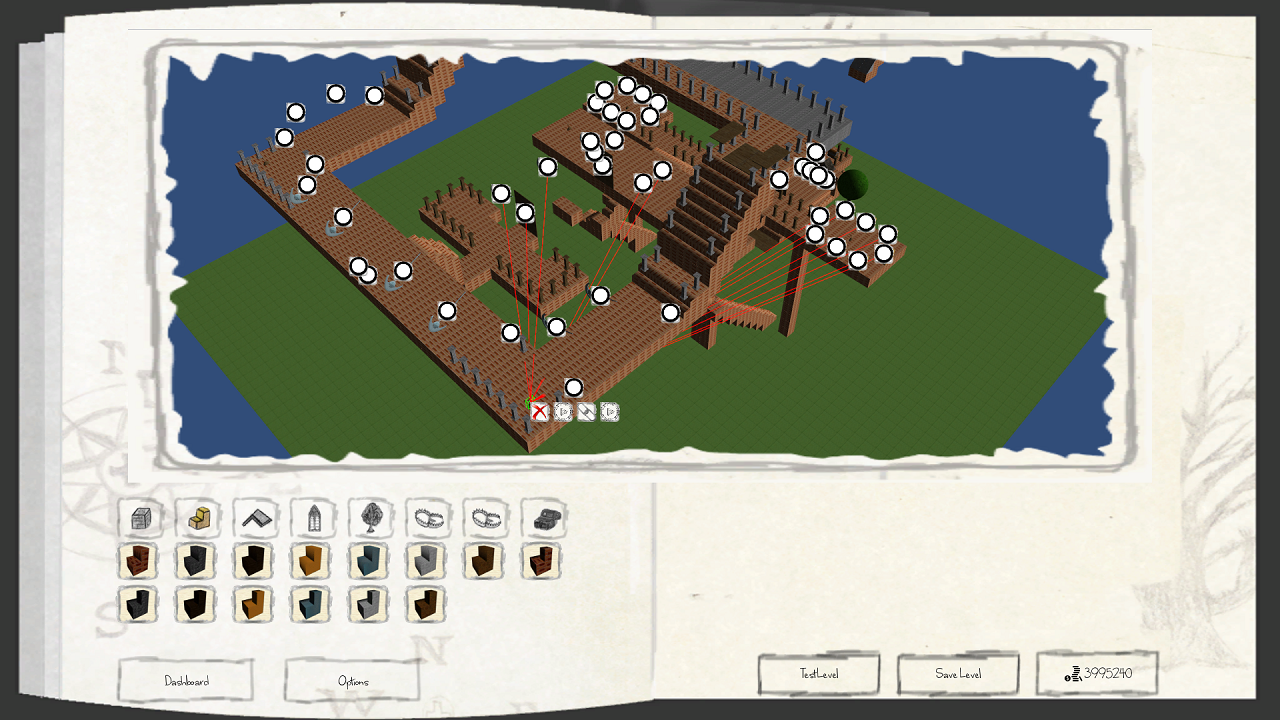Save Level with the save button
The image size is (1280, 720).
pos(957,674)
